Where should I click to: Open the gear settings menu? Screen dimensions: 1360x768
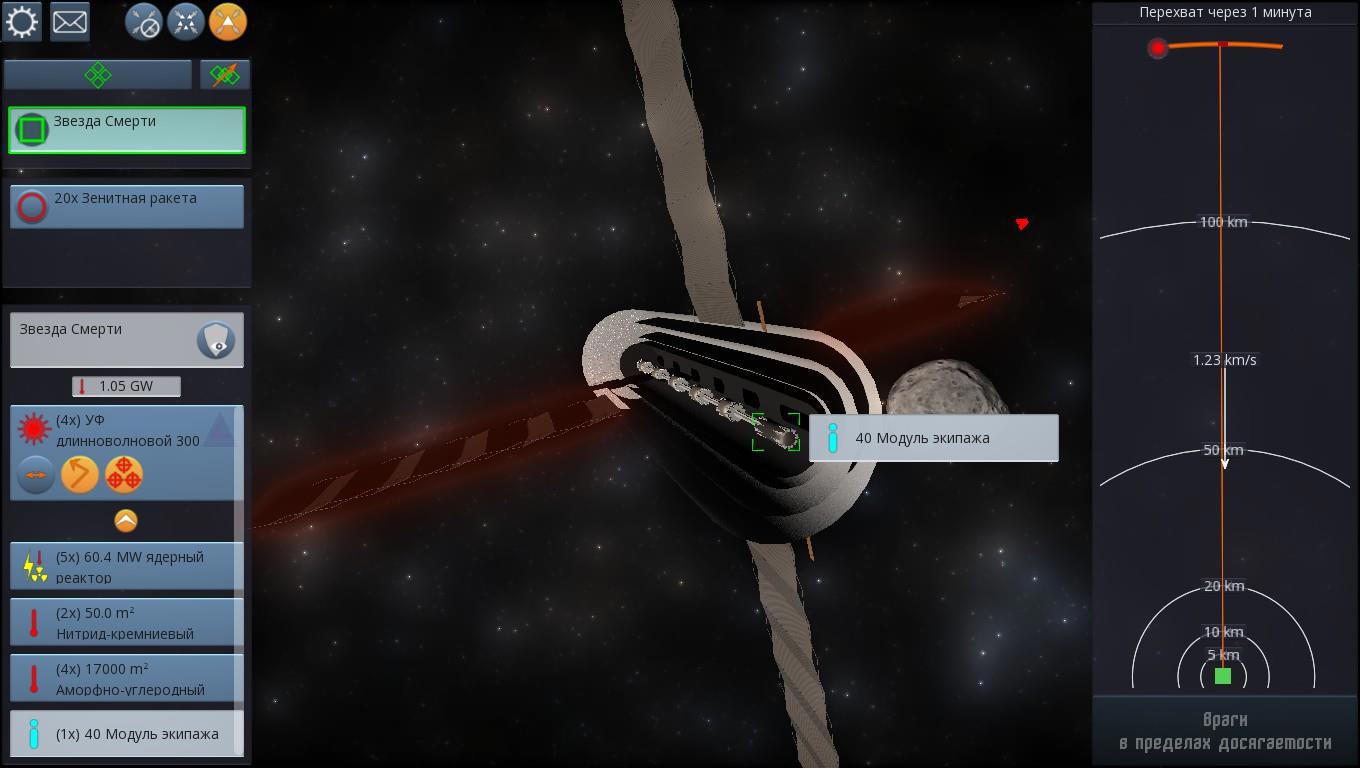click(22, 22)
